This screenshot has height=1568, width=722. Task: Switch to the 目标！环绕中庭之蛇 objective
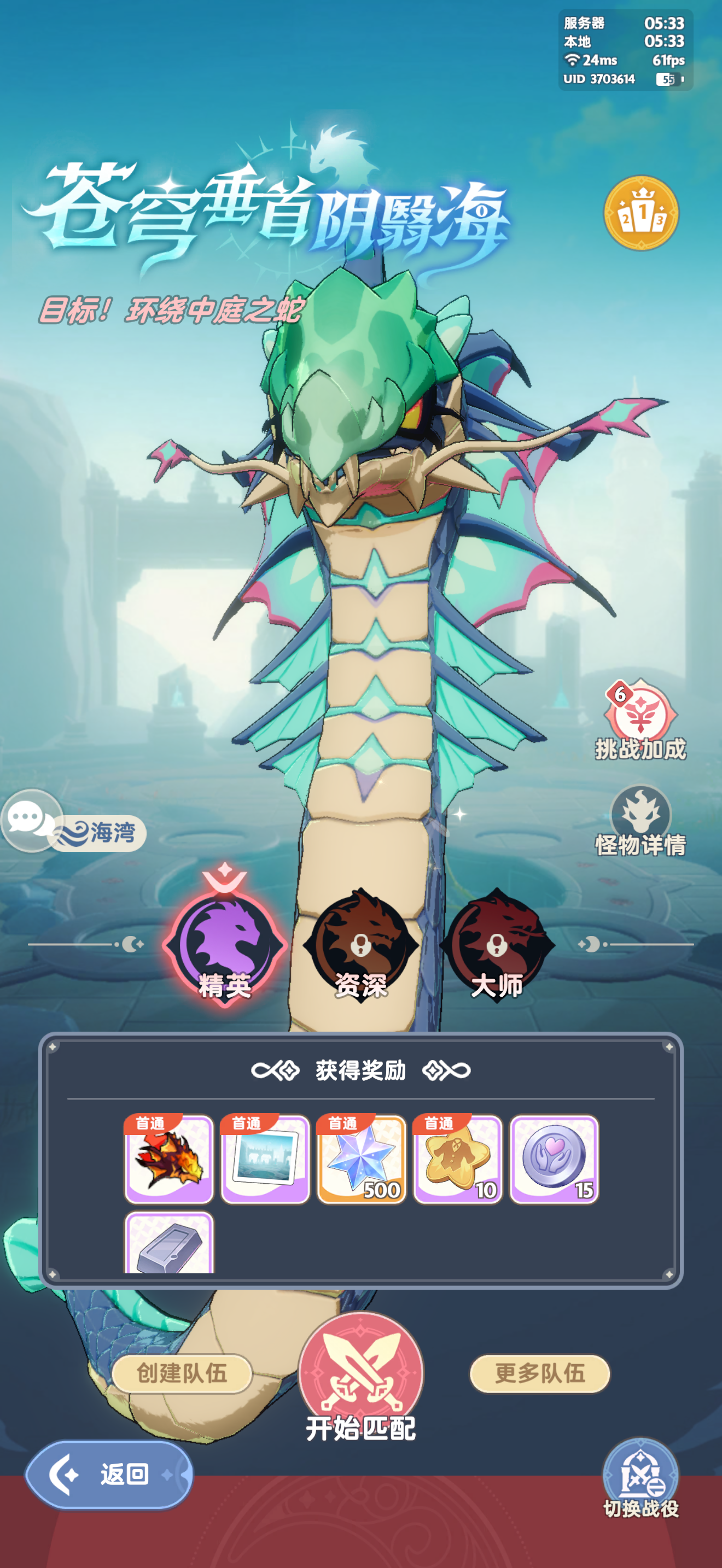172,310
